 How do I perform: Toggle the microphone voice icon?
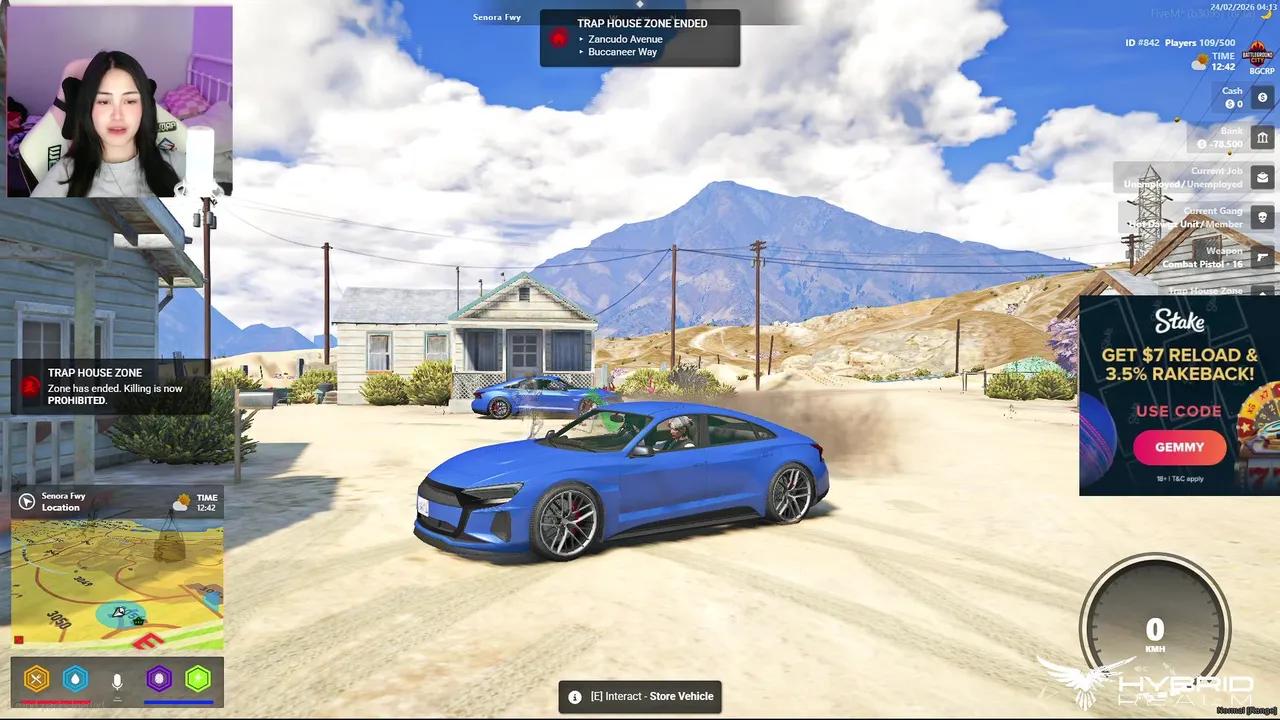click(x=117, y=681)
